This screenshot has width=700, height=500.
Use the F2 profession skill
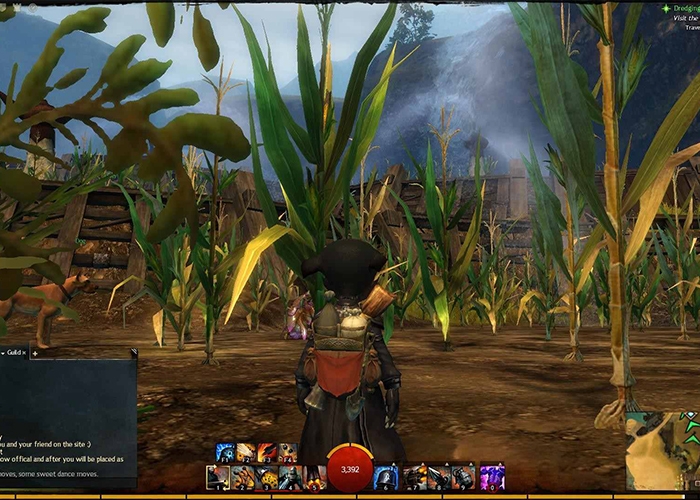coord(246,452)
